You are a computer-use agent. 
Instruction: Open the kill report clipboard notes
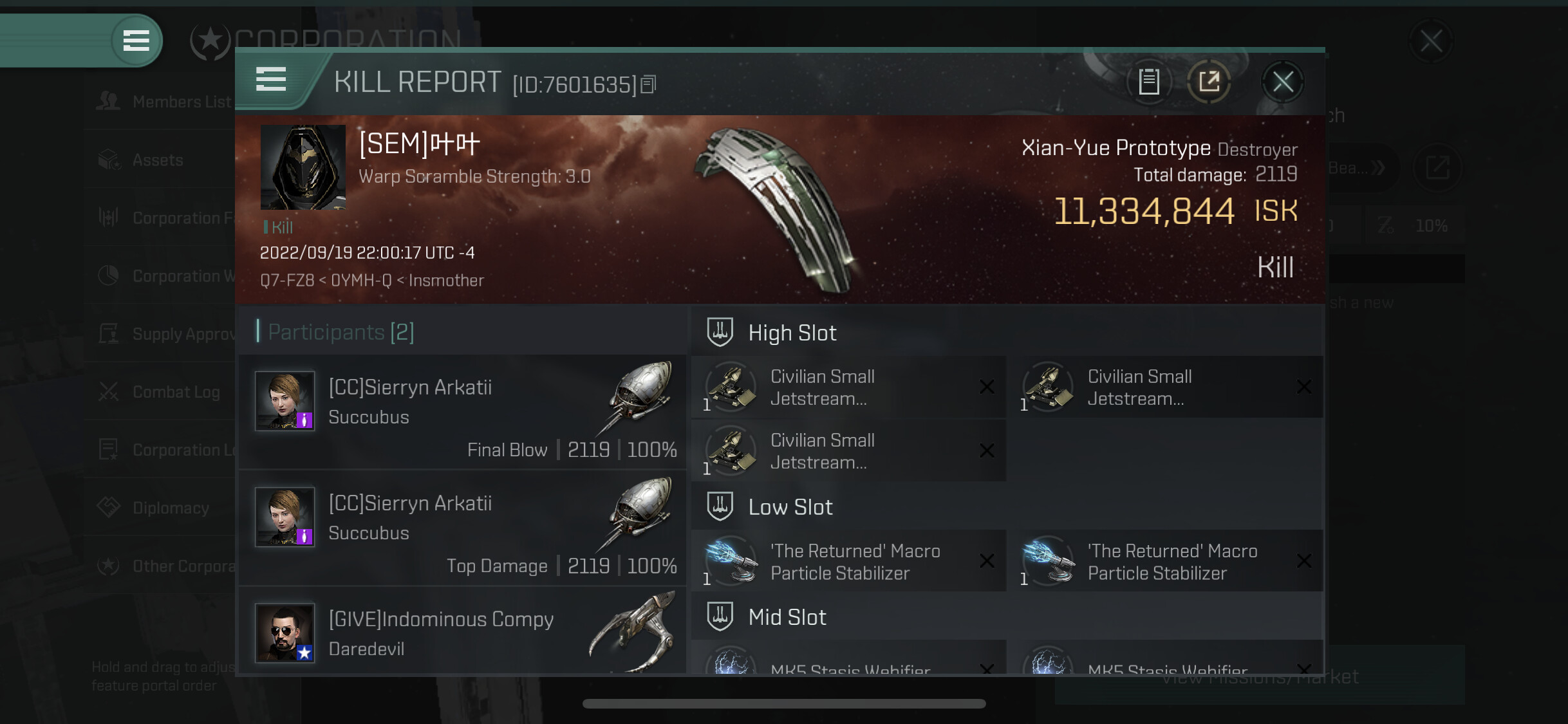(x=1149, y=82)
